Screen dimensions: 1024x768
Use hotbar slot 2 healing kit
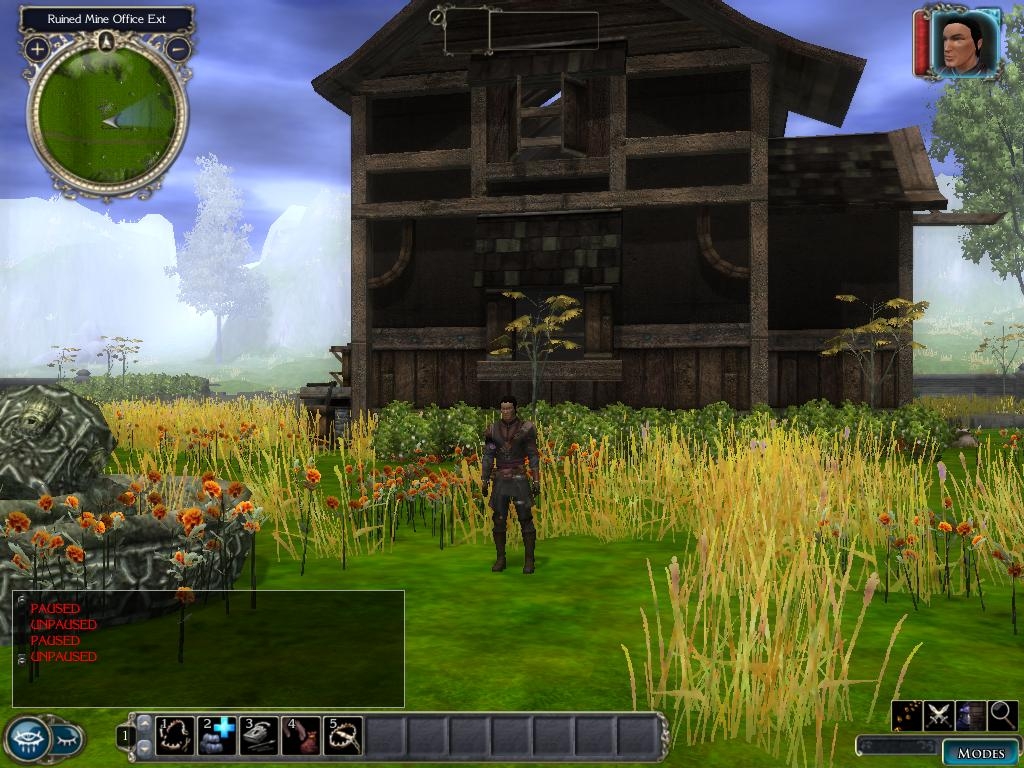click(217, 736)
